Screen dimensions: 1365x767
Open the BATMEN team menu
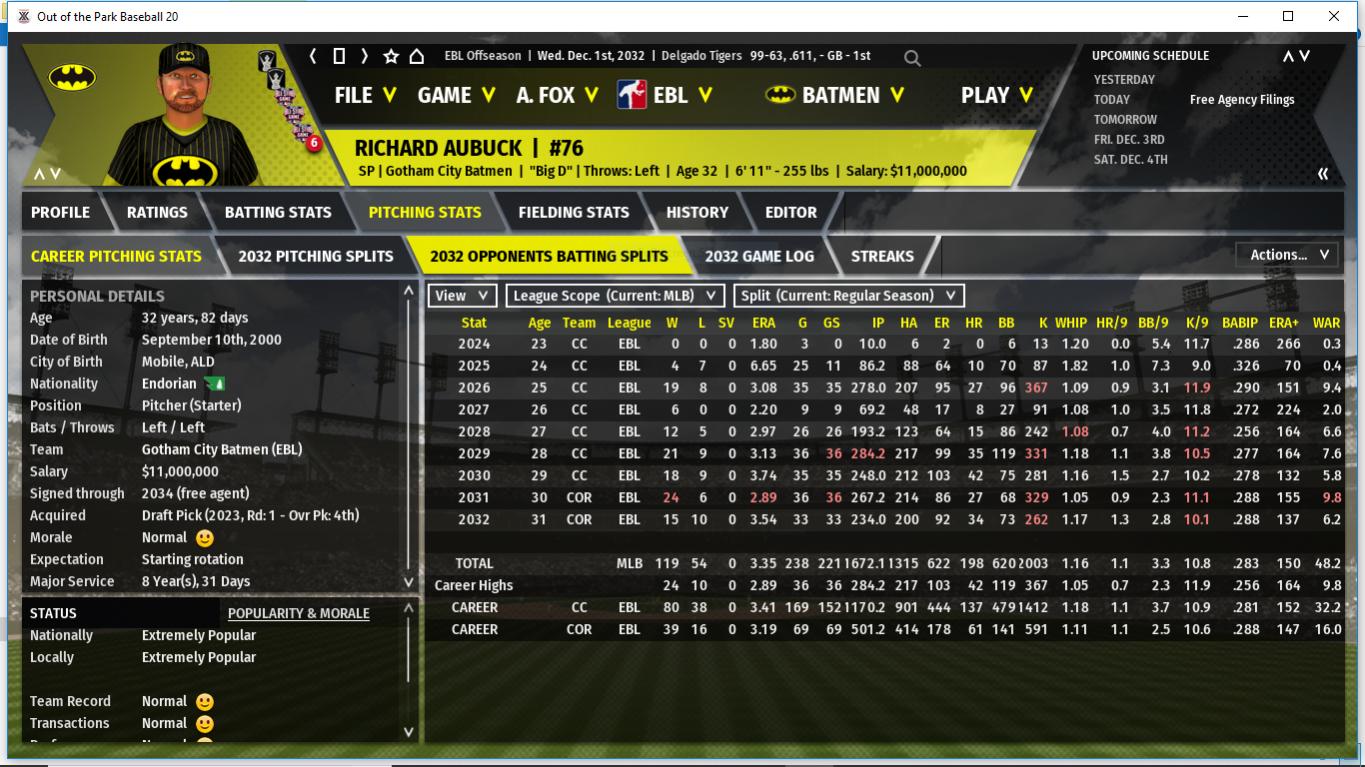tap(840, 95)
